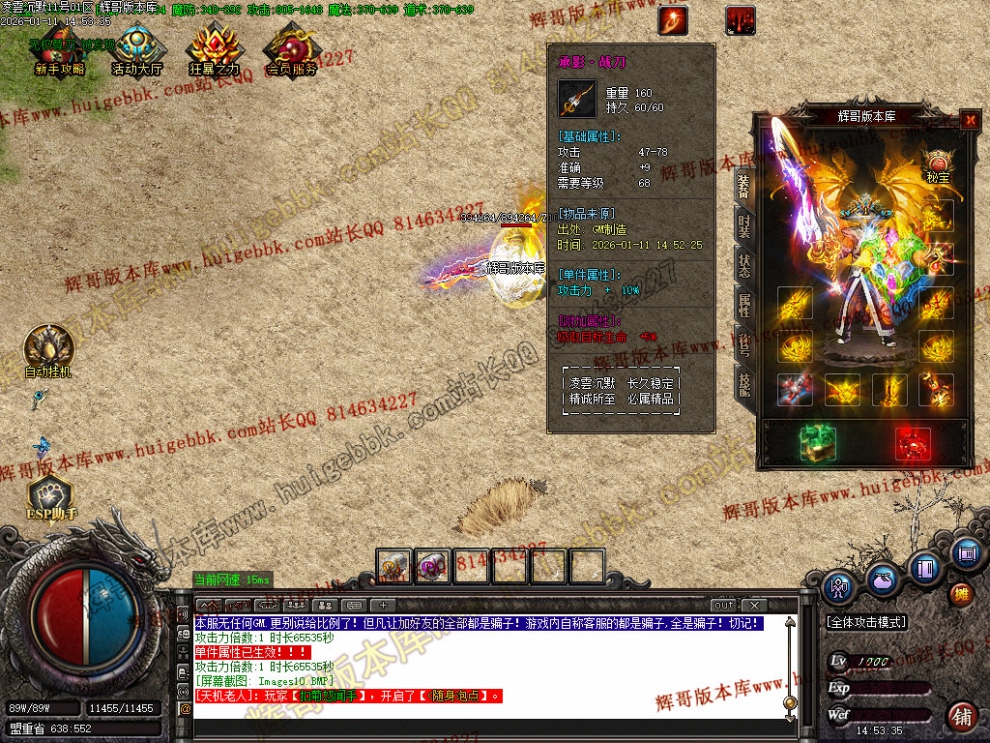Viewport: 990px width, 743px height.
Task: Open the 会员服务 member services
Action: 291,51
